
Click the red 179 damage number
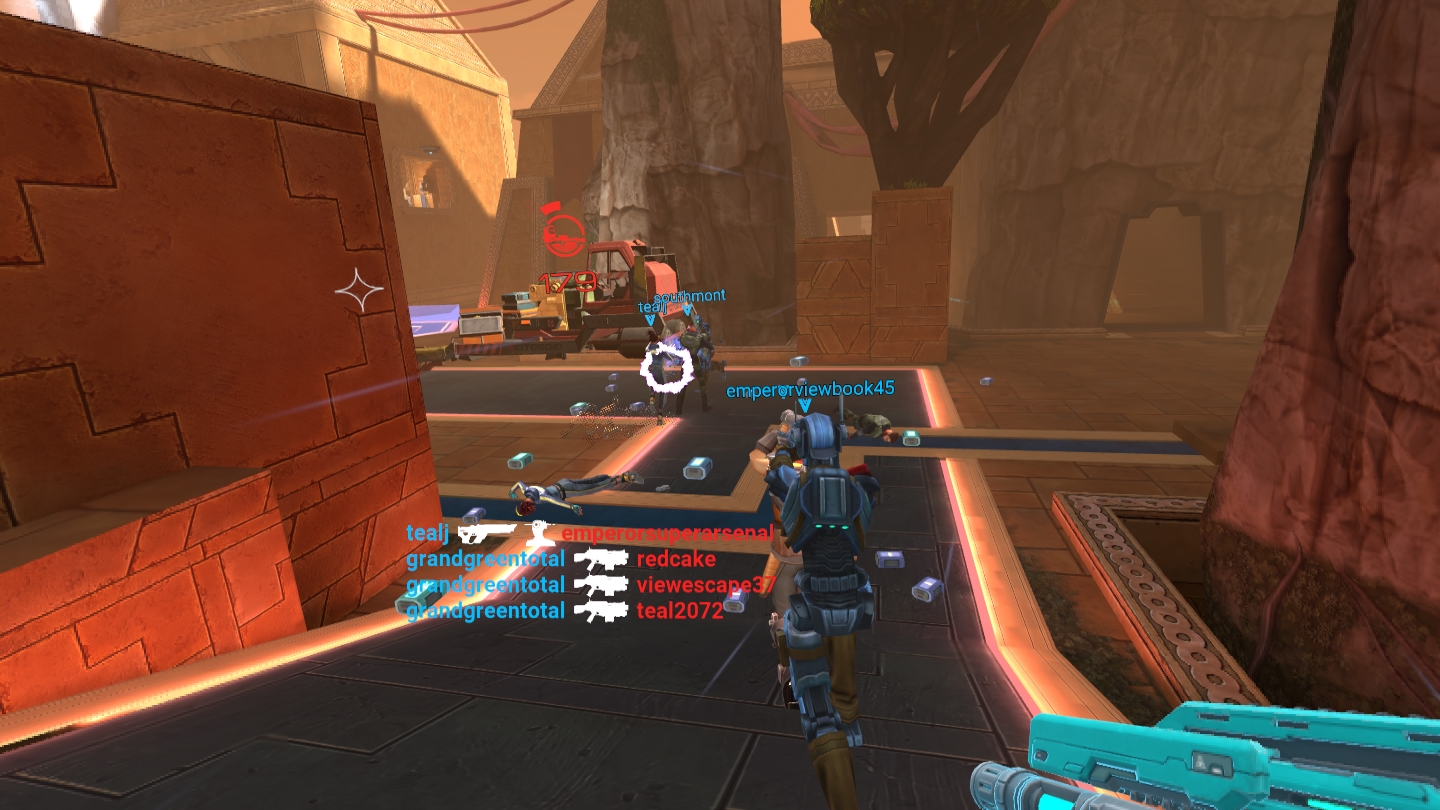pyautogui.click(x=567, y=282)
